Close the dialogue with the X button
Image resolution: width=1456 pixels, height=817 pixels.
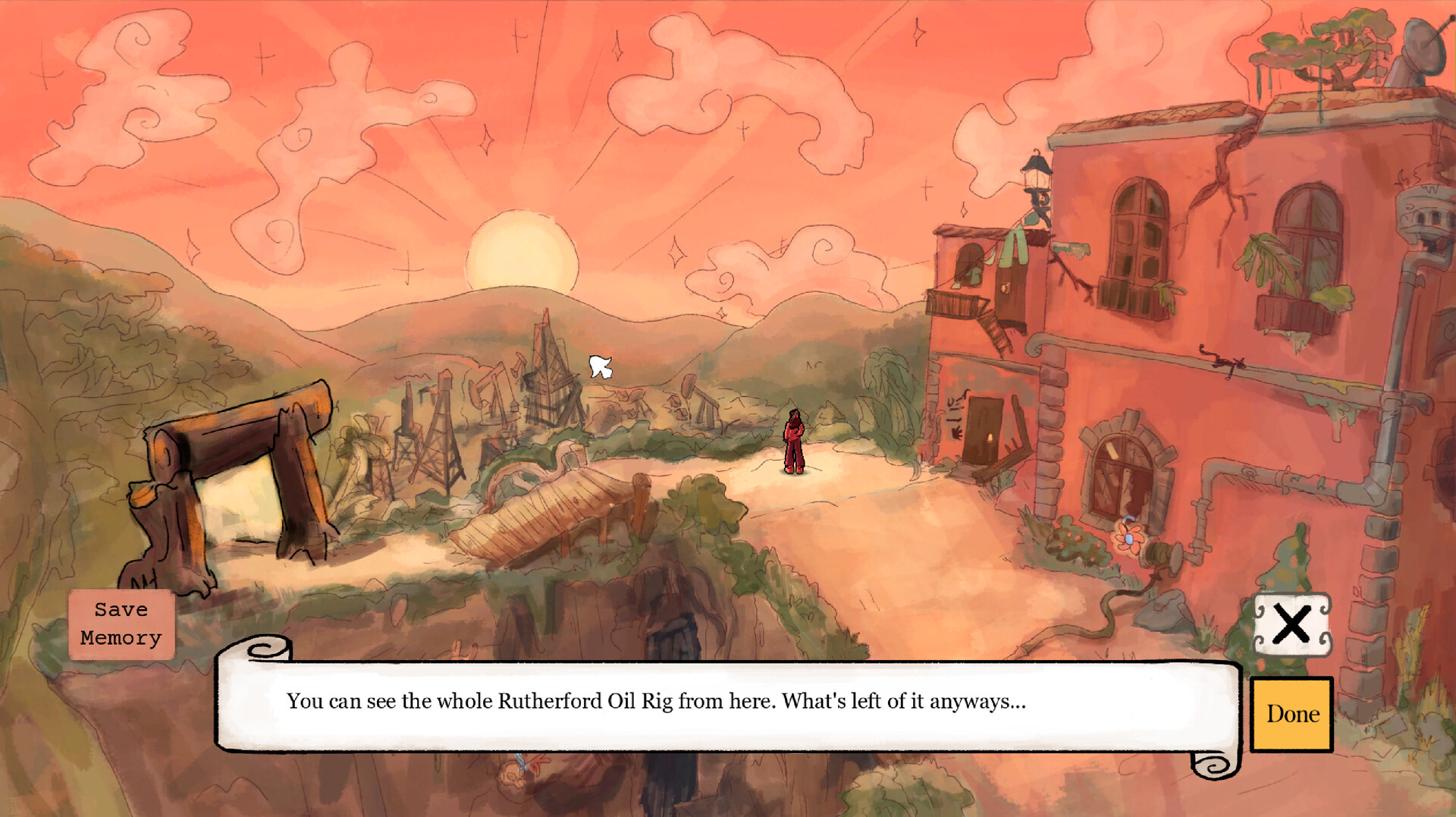1291,624
